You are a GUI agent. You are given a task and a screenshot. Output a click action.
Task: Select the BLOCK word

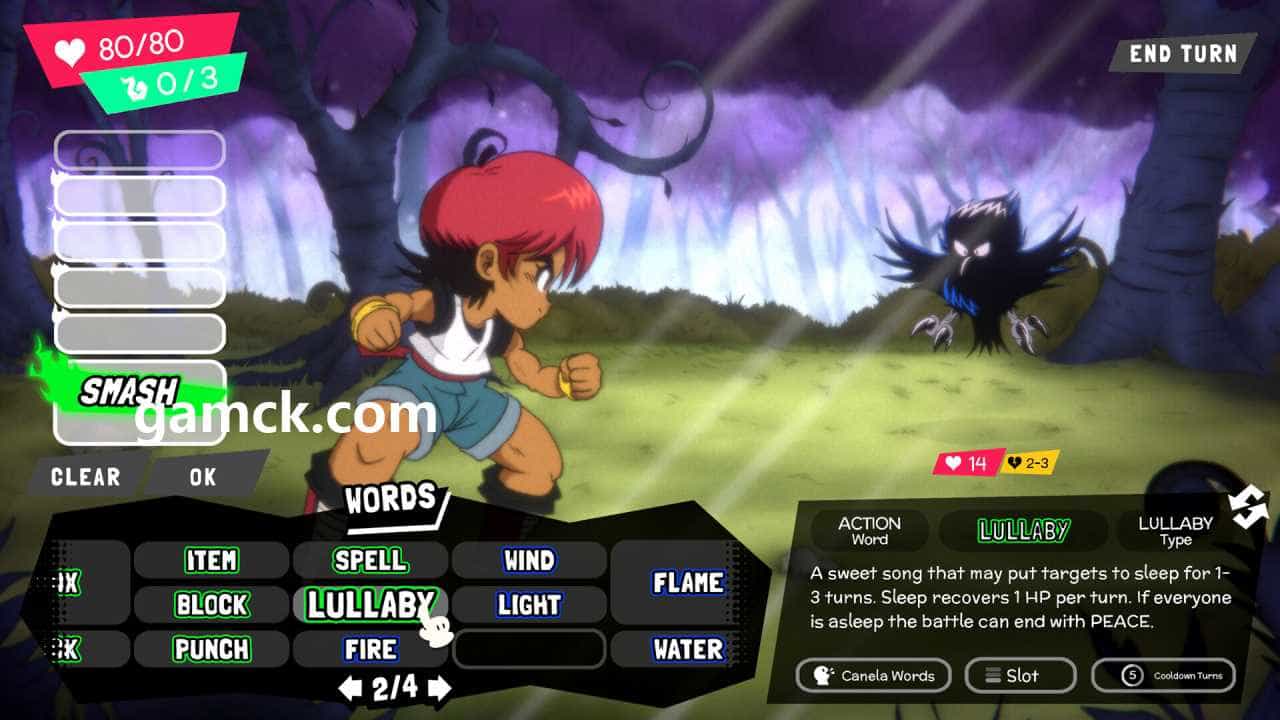point(212,604)
